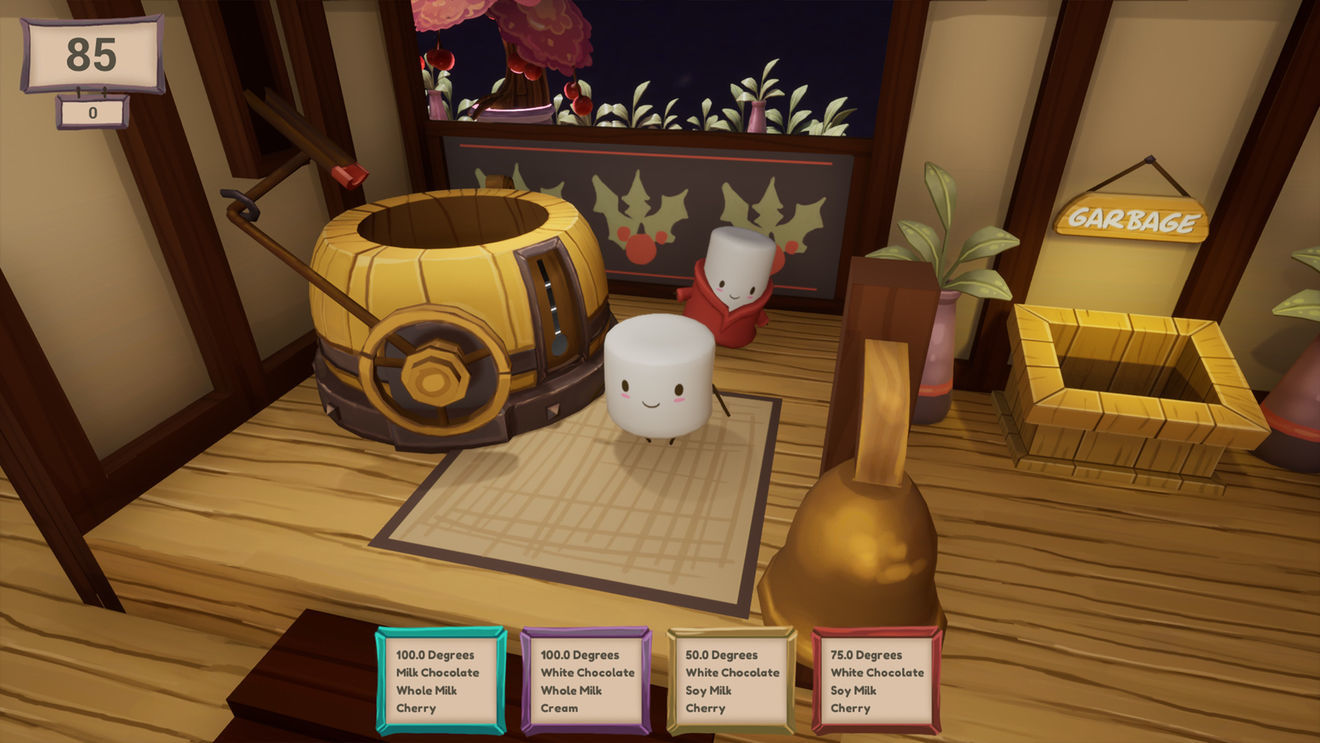Viewport: 1320px width, 743px height.
Task: Choose the purple White Chocolate Cream order card
Action: coord(586,681)
